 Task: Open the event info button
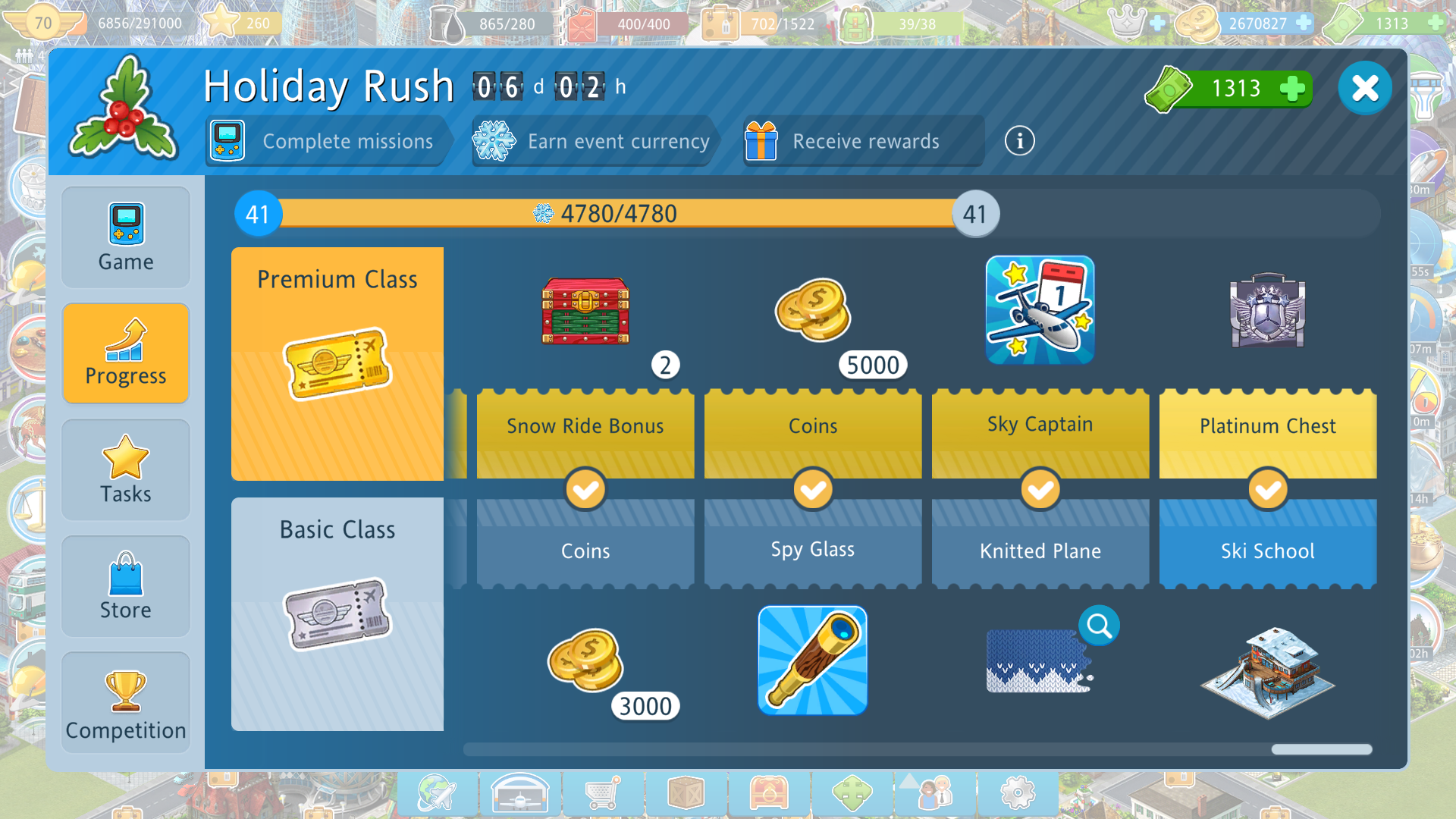[x=1019, y=141]
